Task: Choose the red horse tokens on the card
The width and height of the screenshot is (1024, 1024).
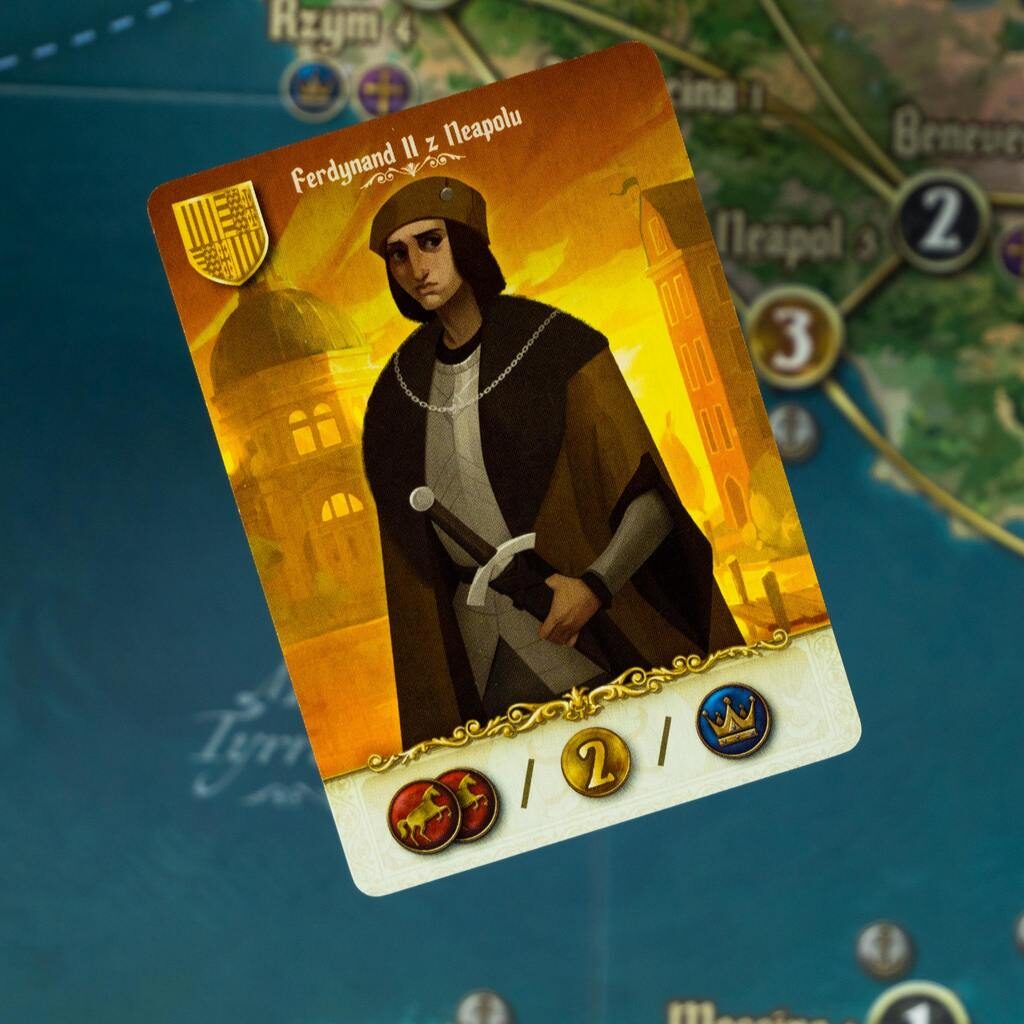Action: coord(443,809)
